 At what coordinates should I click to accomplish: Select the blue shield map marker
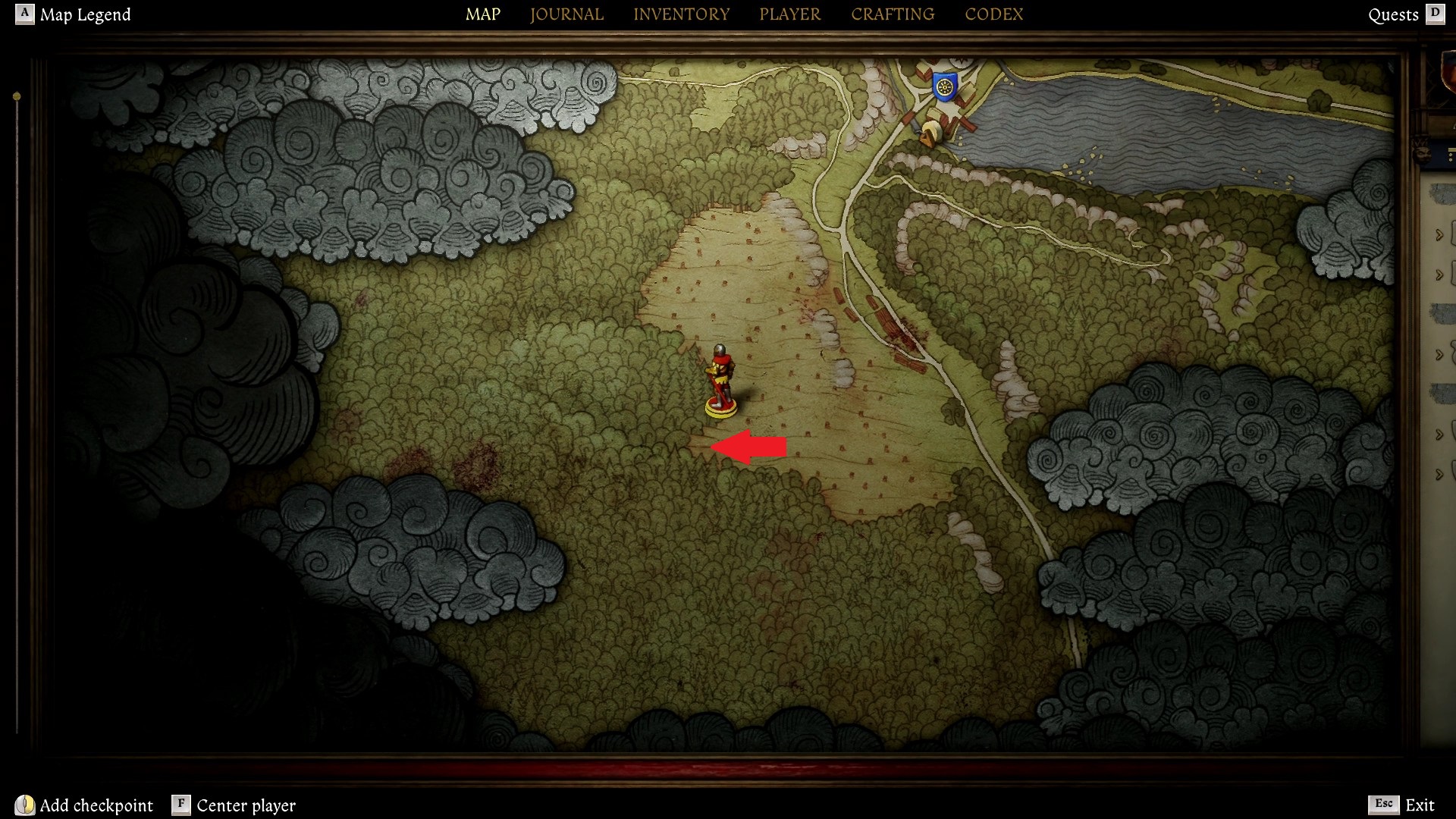(x=944, y=86)
